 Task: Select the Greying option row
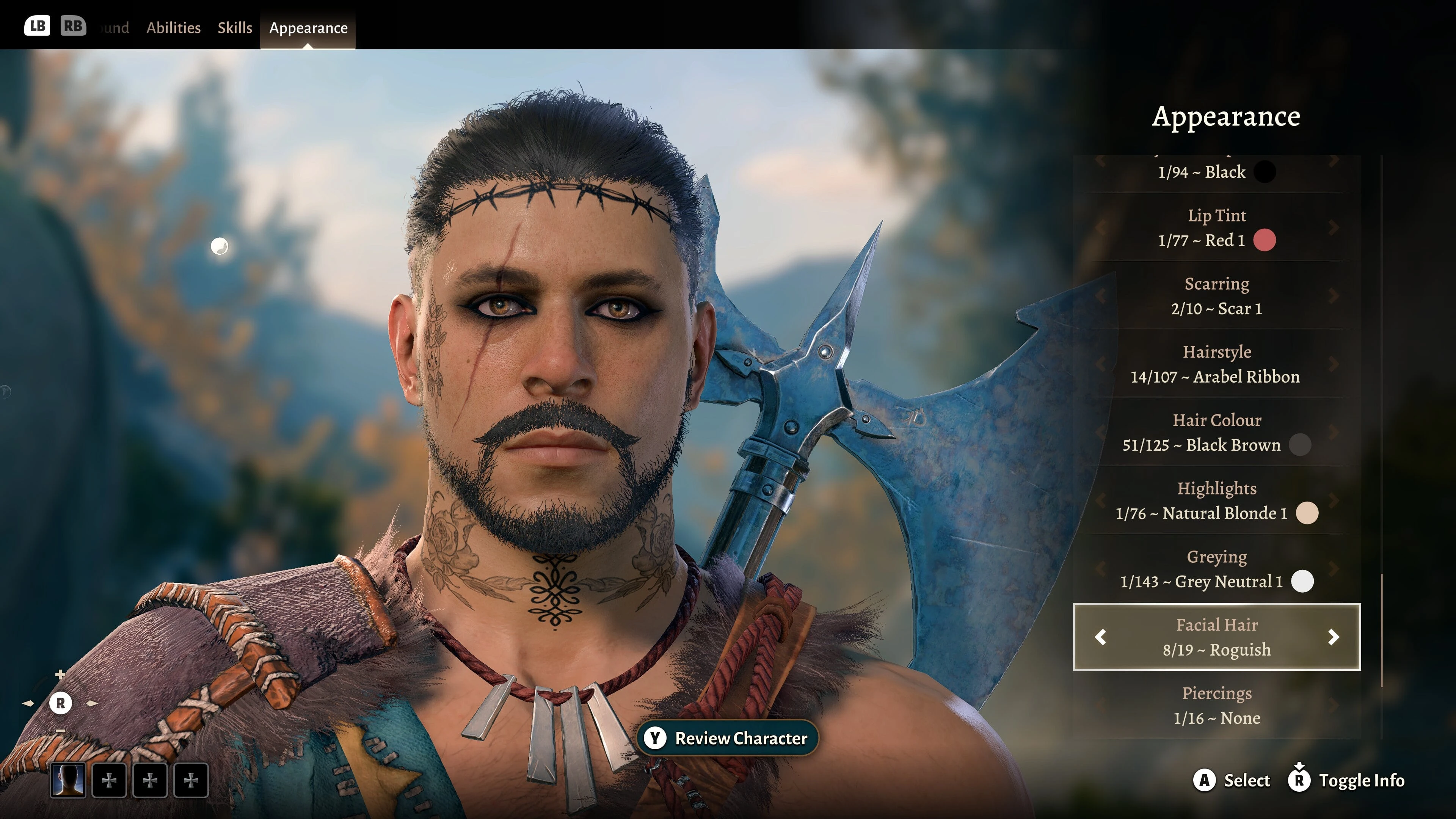pos(1216,569)
